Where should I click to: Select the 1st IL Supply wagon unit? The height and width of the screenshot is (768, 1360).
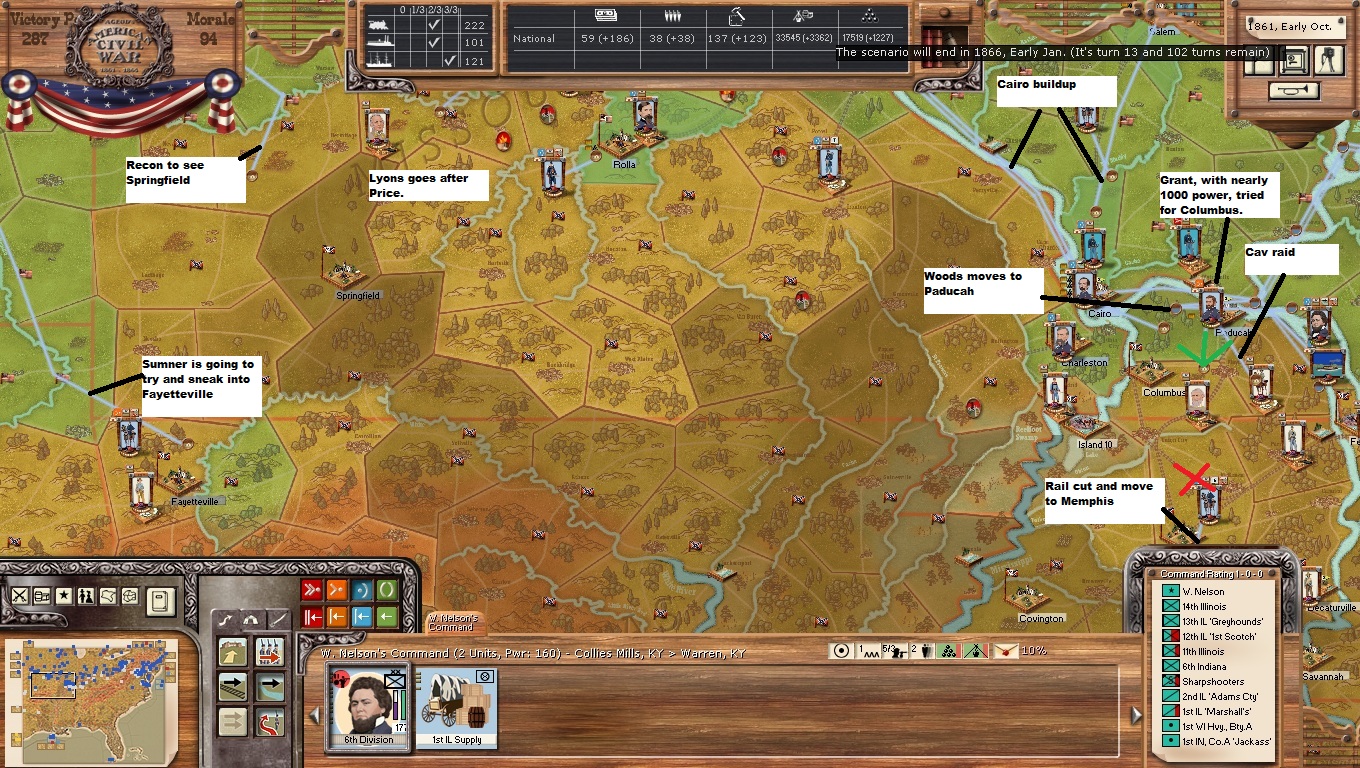(x=457, y=705)
